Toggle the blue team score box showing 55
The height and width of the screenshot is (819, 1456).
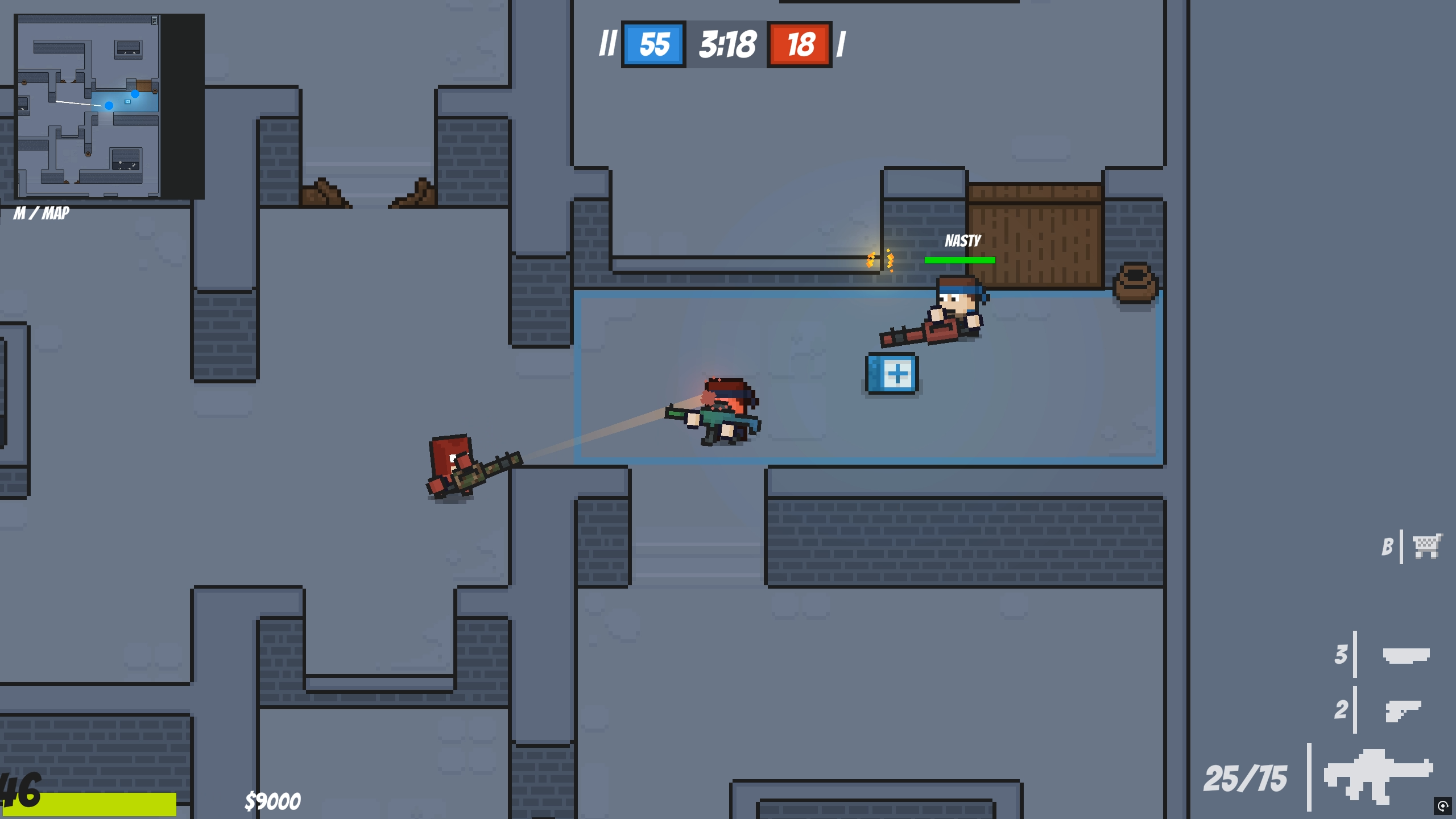click(653, 45)
